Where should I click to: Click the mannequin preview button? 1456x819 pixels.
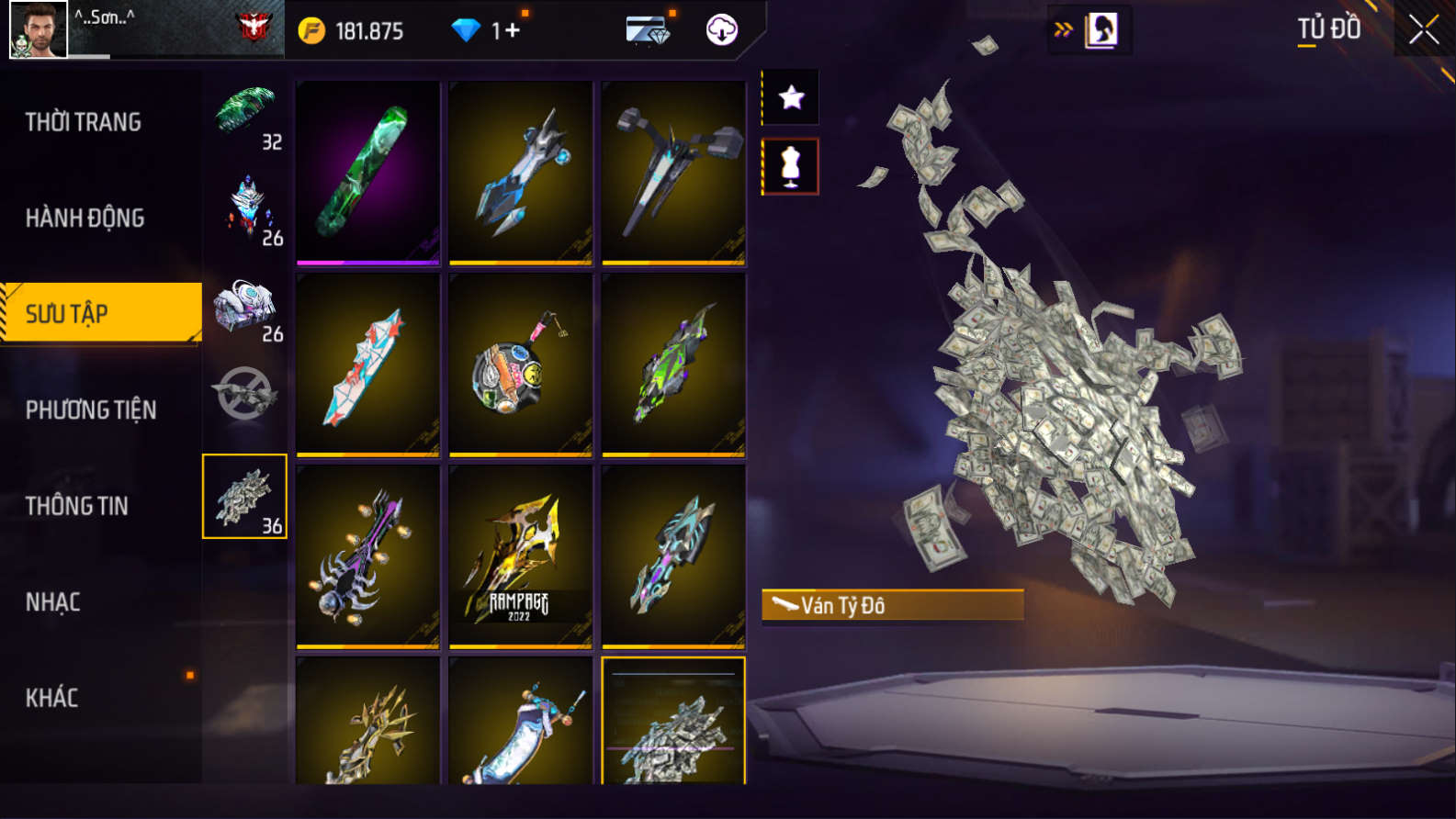[x=791, y=167]
